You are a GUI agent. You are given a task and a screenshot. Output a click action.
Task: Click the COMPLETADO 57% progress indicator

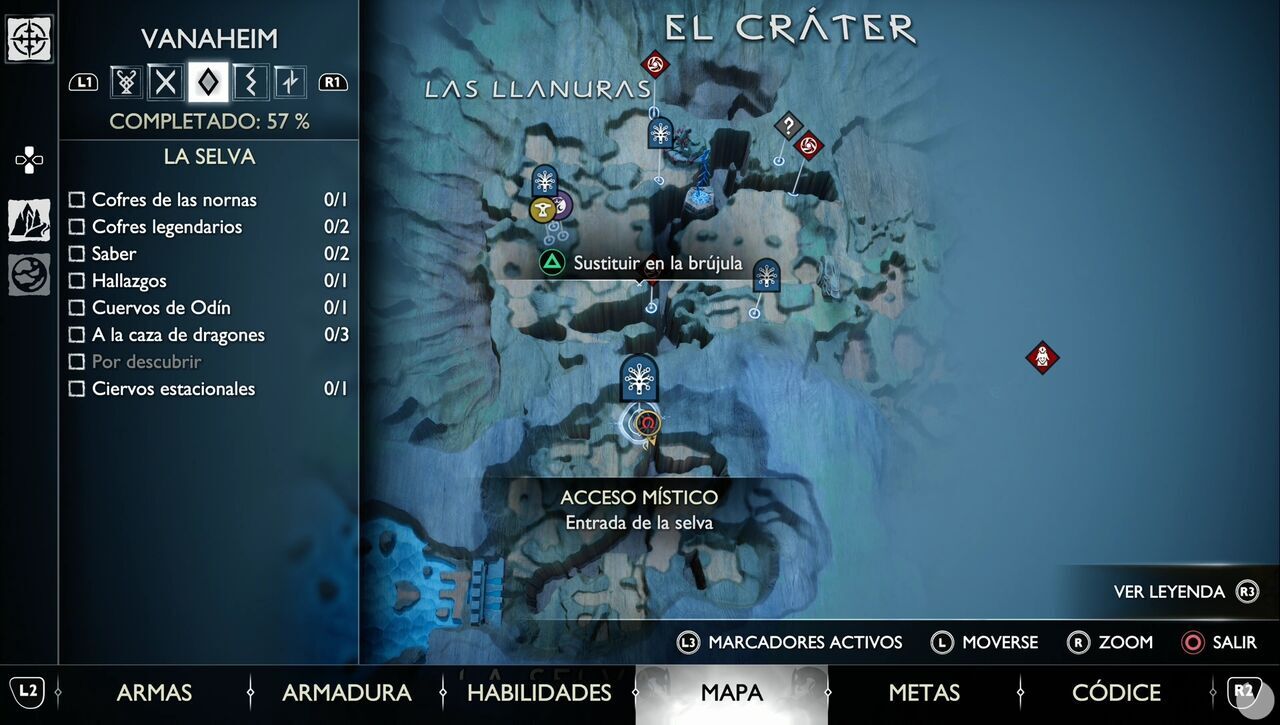(x=209, y=120)
